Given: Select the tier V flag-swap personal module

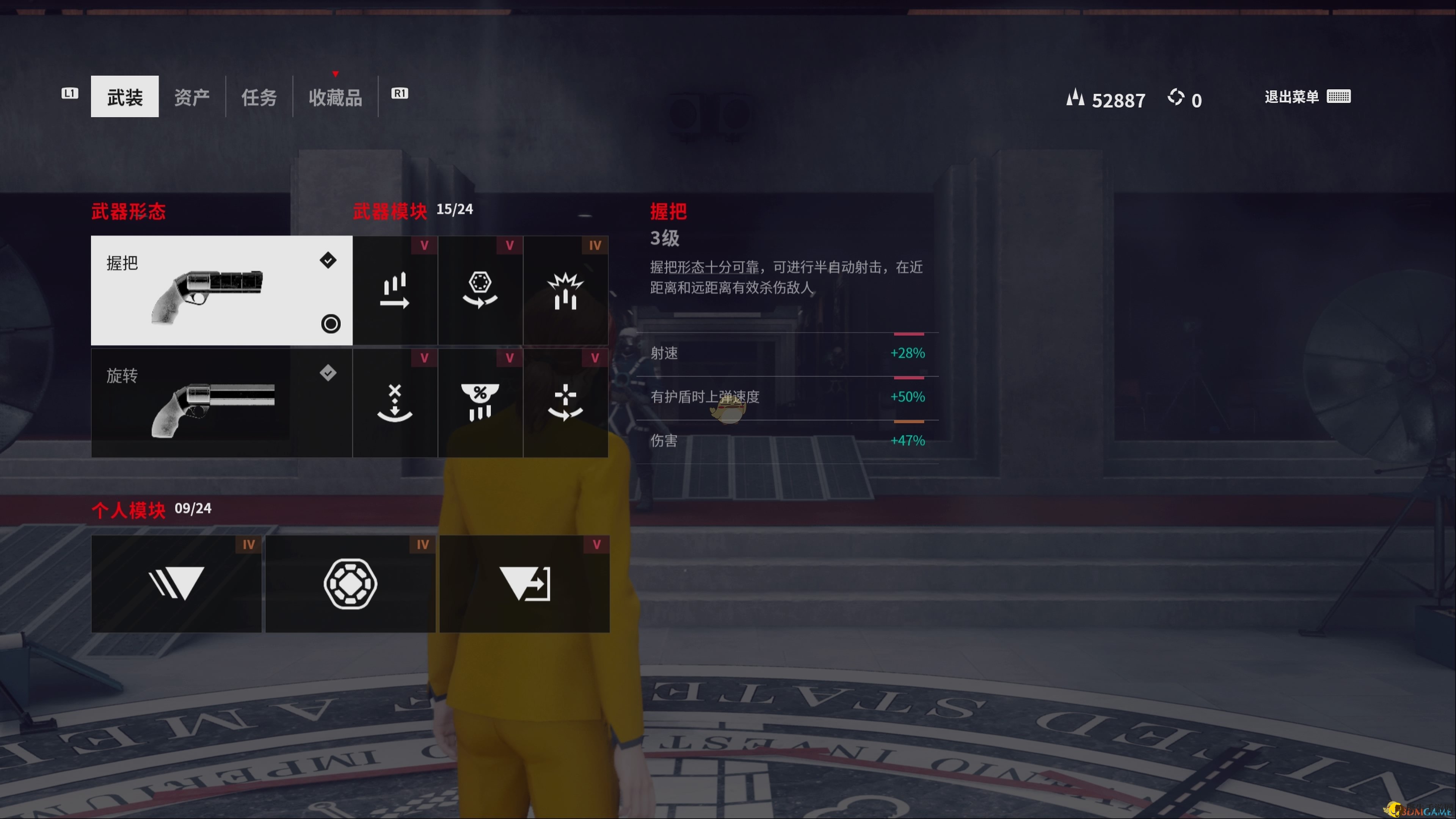Looking at the screenshot, I should (x=524, y=583).
